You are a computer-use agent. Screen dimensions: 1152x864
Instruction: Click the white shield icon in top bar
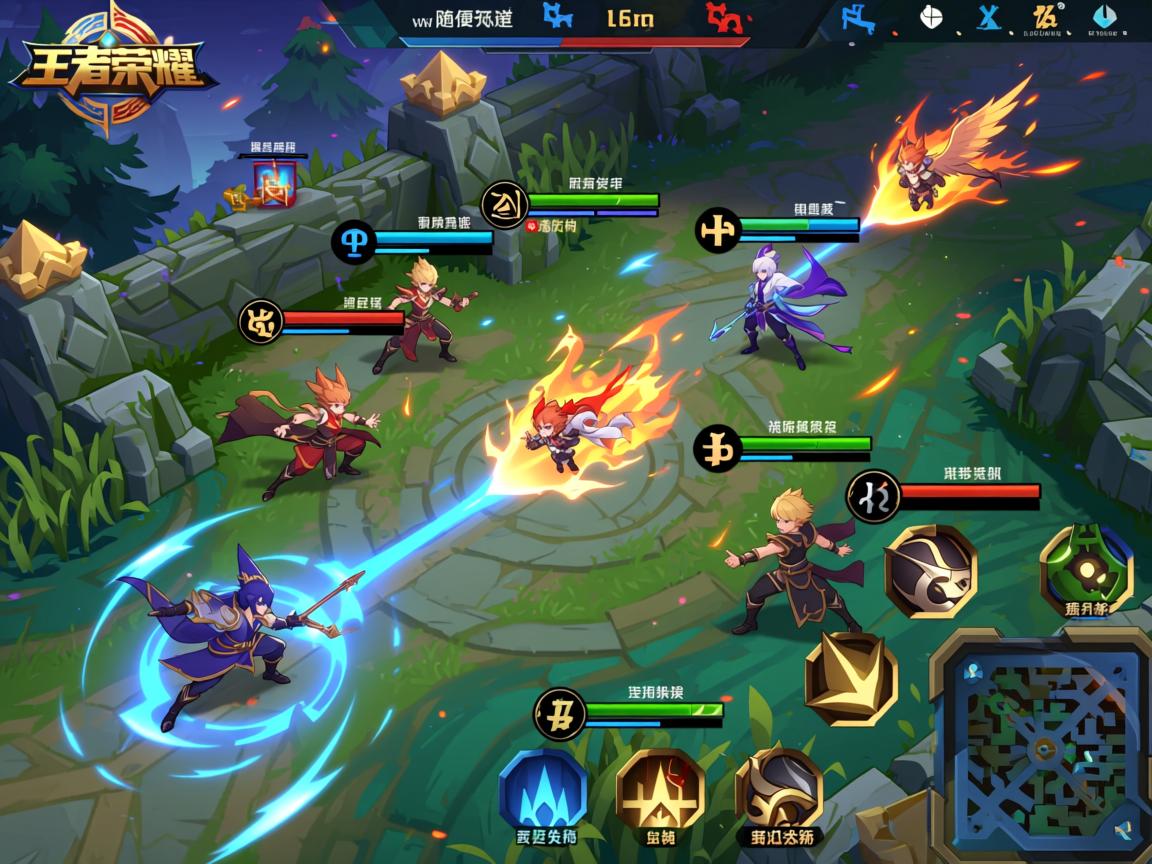(x=930, y=18)
